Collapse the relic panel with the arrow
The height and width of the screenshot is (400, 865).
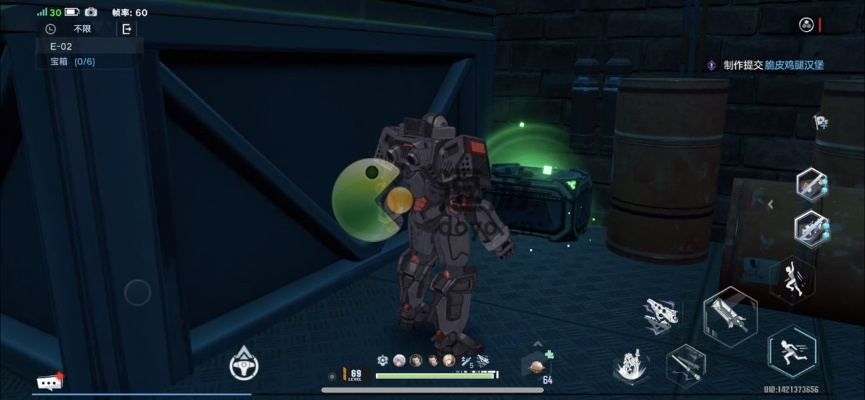click(770, 204)
